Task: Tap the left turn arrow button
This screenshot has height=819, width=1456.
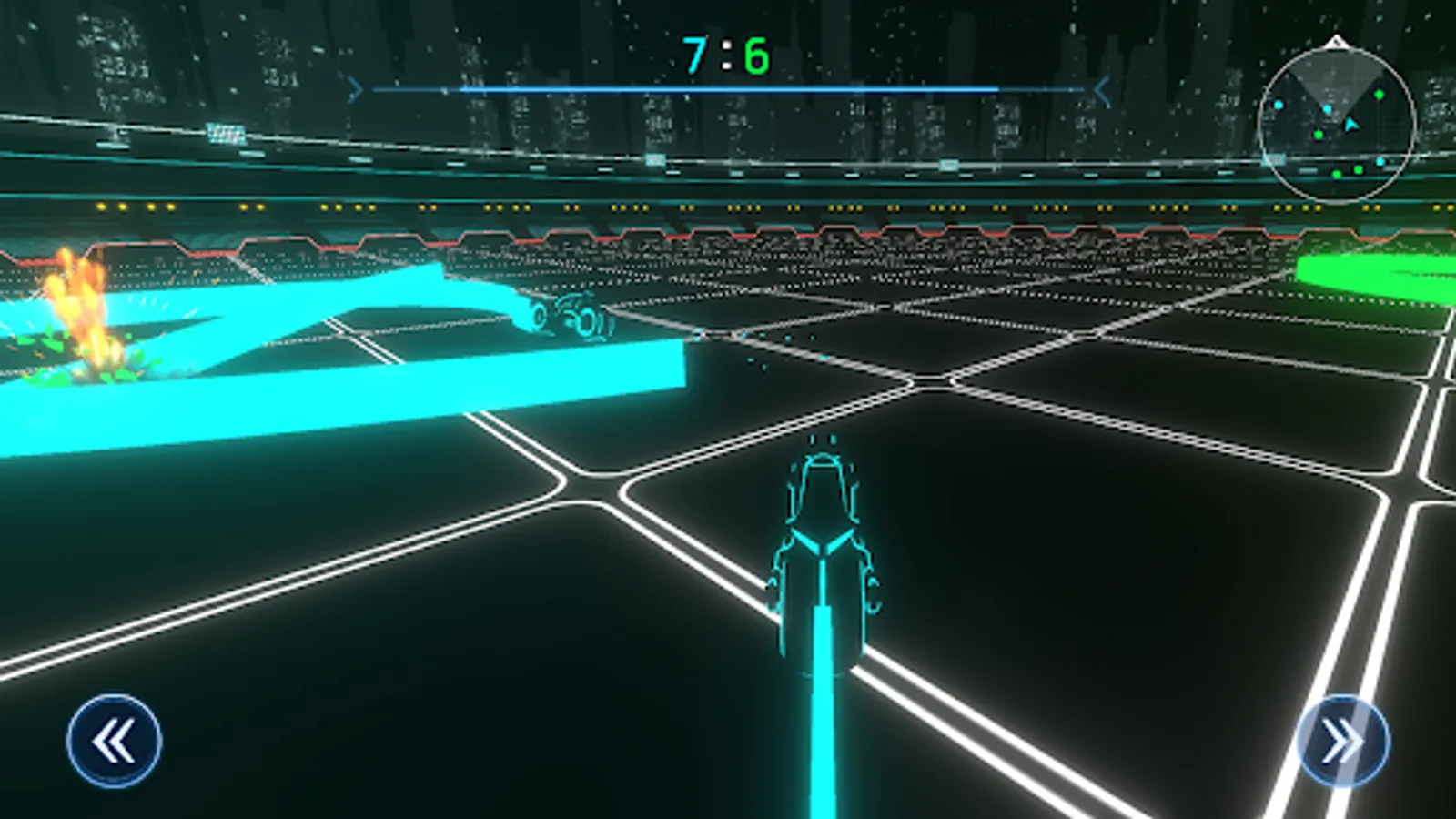Action: pos(114,741)
